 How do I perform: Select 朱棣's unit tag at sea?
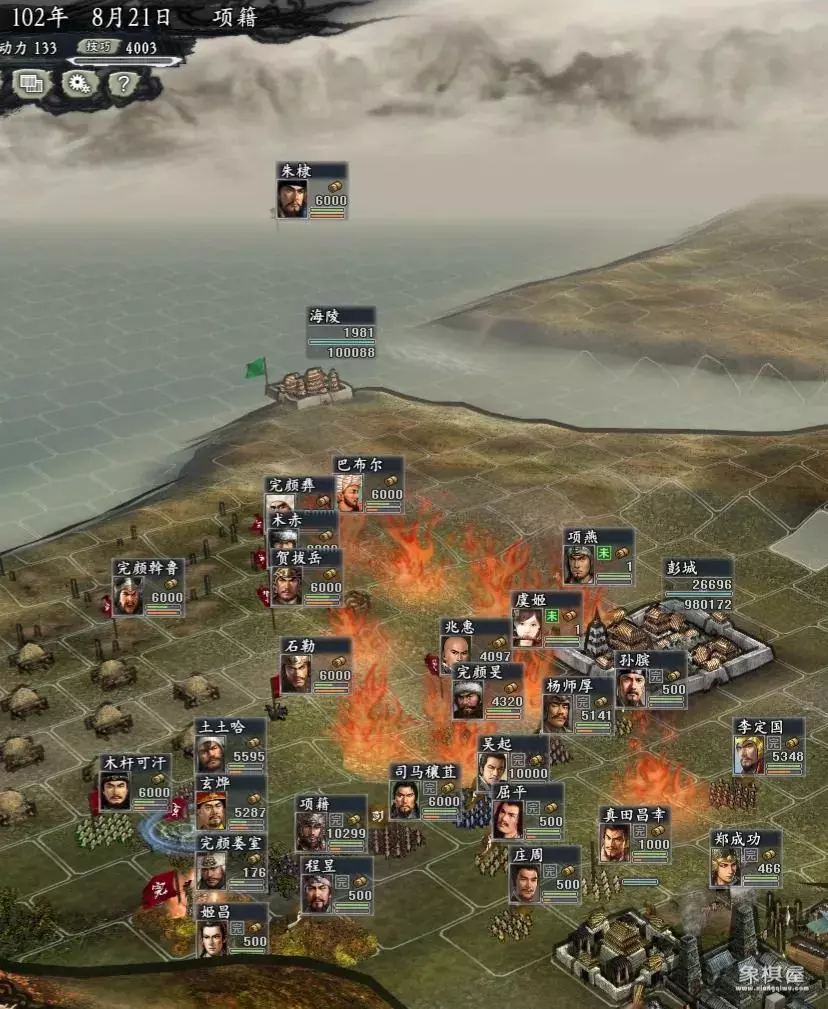tap(312, 190)
